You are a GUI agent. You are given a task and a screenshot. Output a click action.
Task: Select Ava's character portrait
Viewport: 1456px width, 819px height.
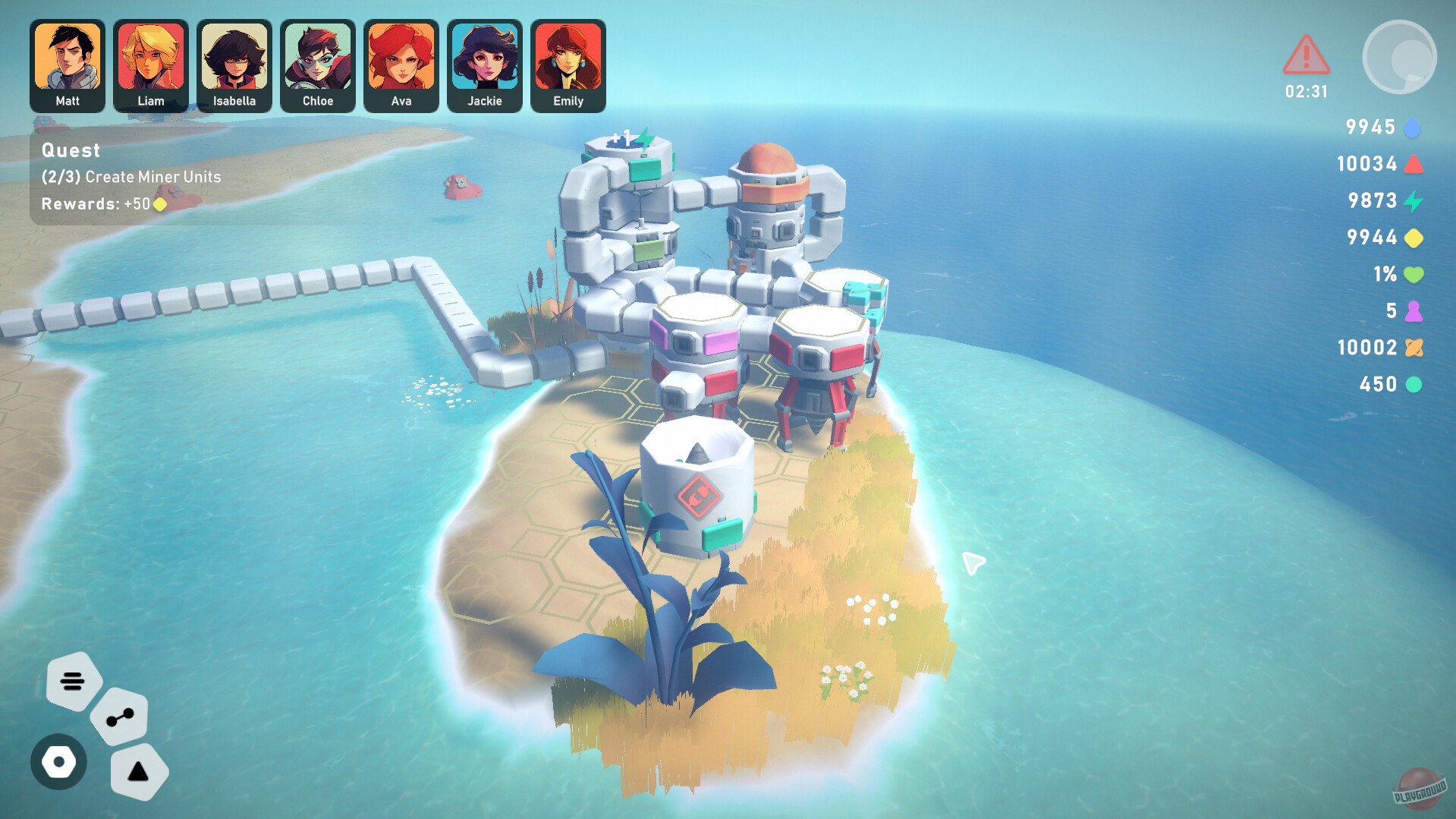tap(401, 66)
